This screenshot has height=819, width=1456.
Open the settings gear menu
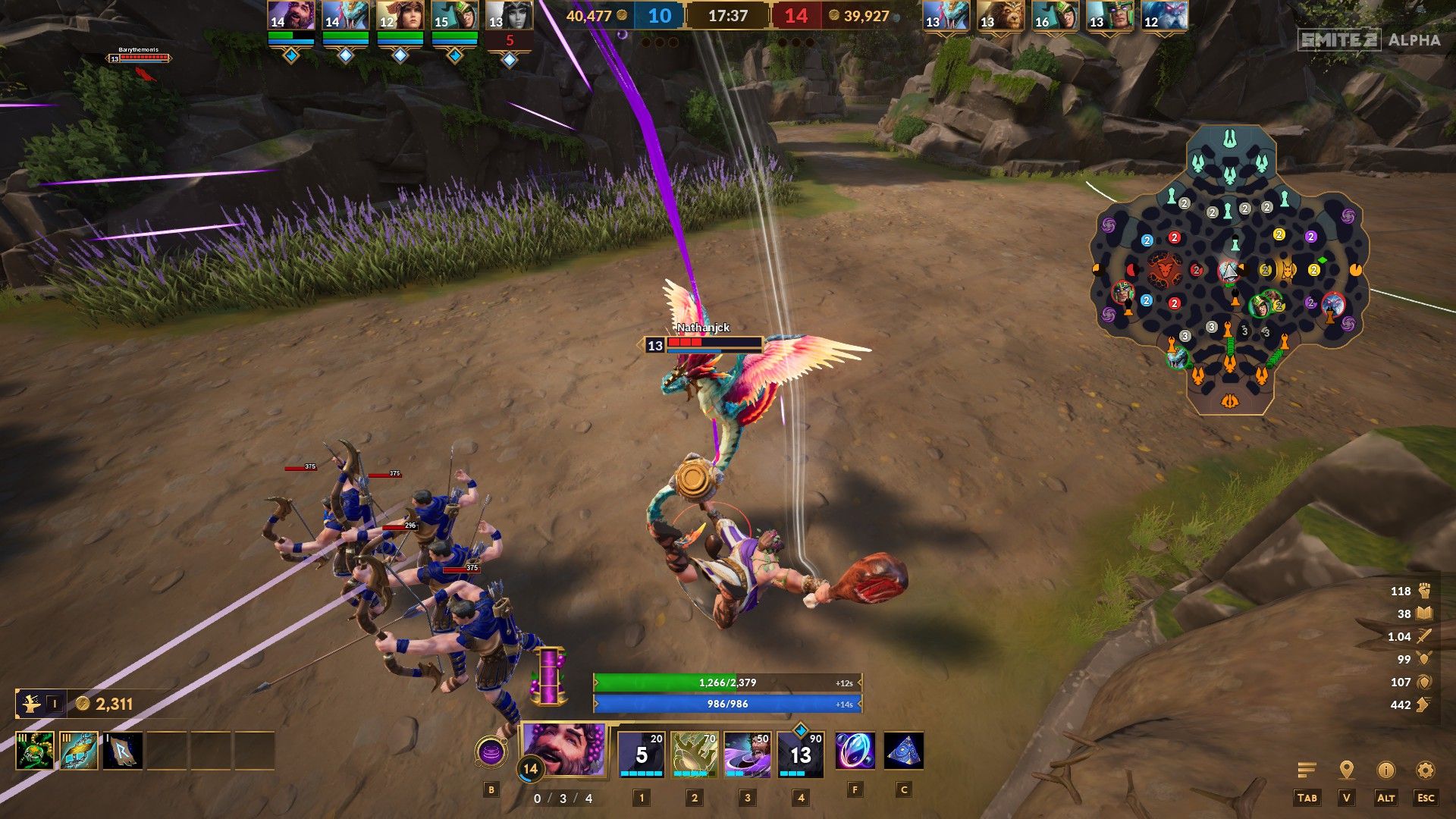click(1425, 770)
